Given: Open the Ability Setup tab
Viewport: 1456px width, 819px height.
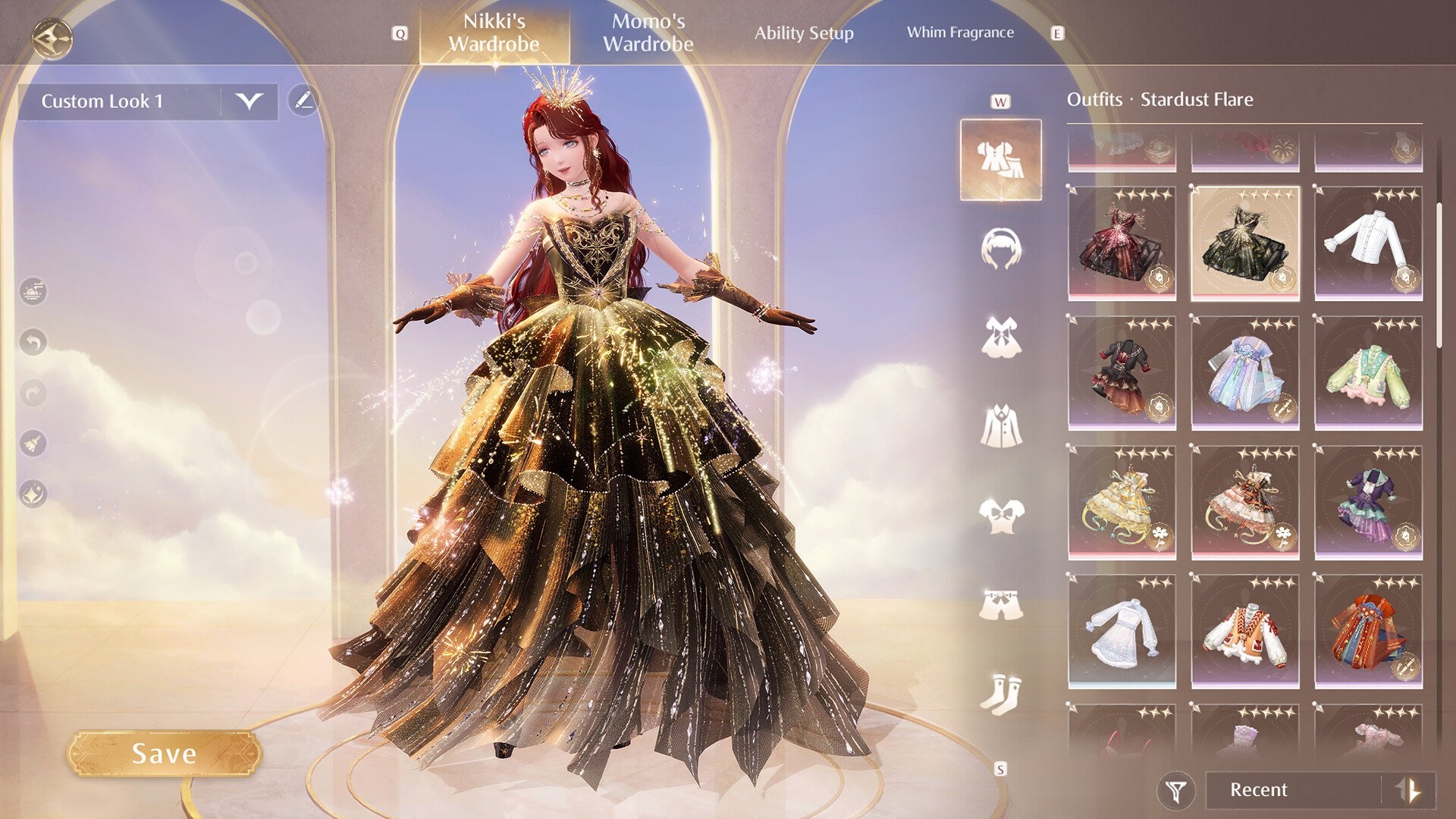Looking at the screenshot, I should [x=805, y=33].
